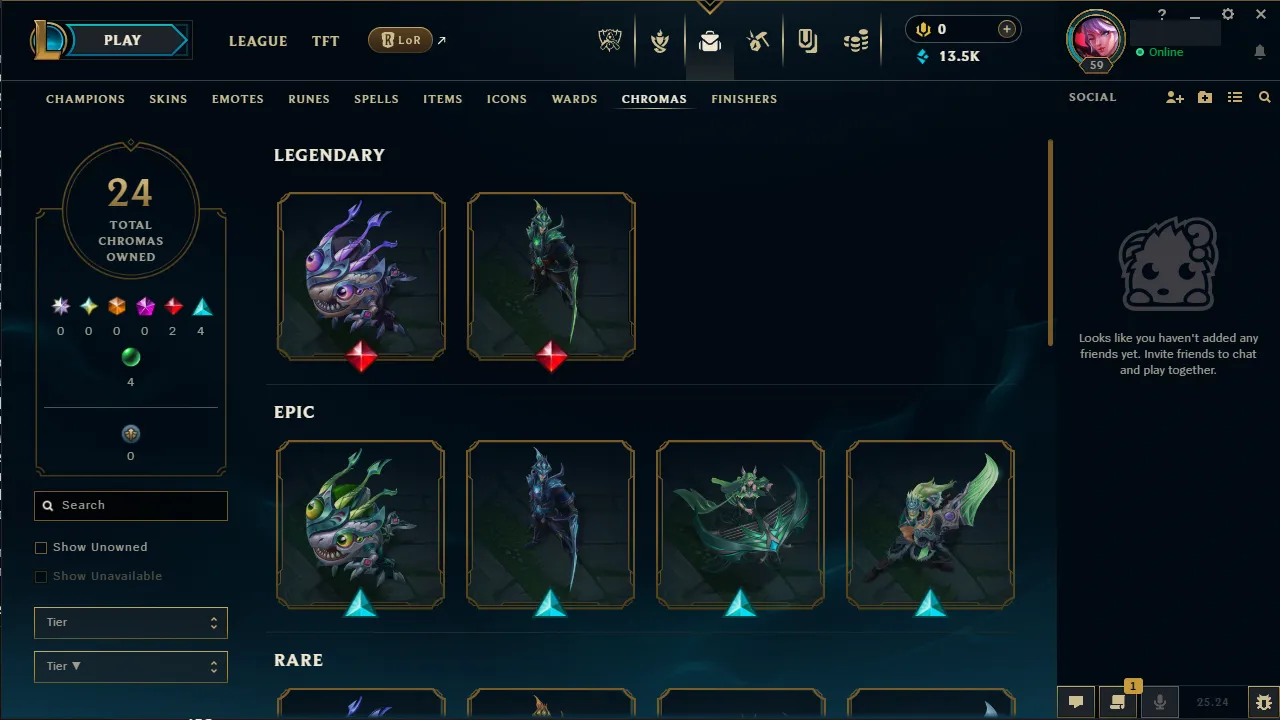Open the Esports hub trophy icon
This screenshot has height=720, width=1280.
(610, 41)
